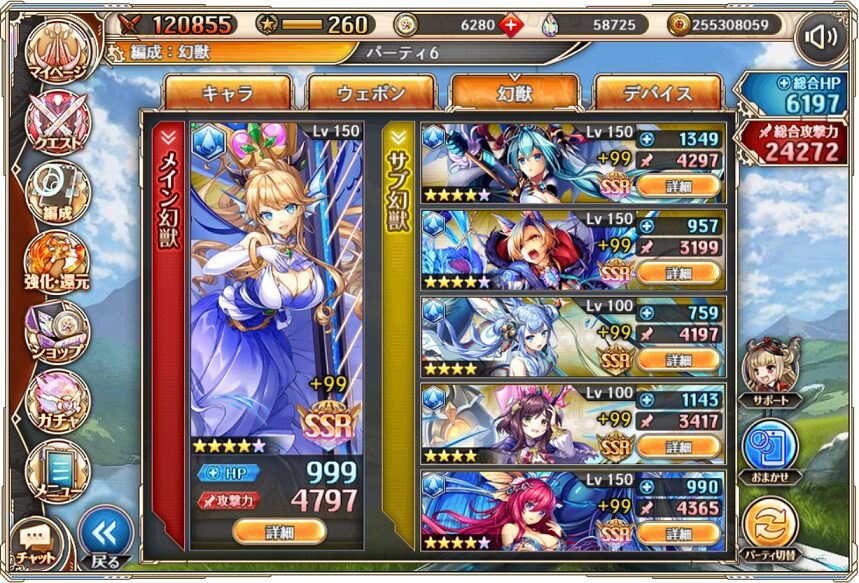The height and width of the screenshot is (583, 859).
Task: Select the 幻獣 tab
Action: pyautogui.click(x=514, y=94)
